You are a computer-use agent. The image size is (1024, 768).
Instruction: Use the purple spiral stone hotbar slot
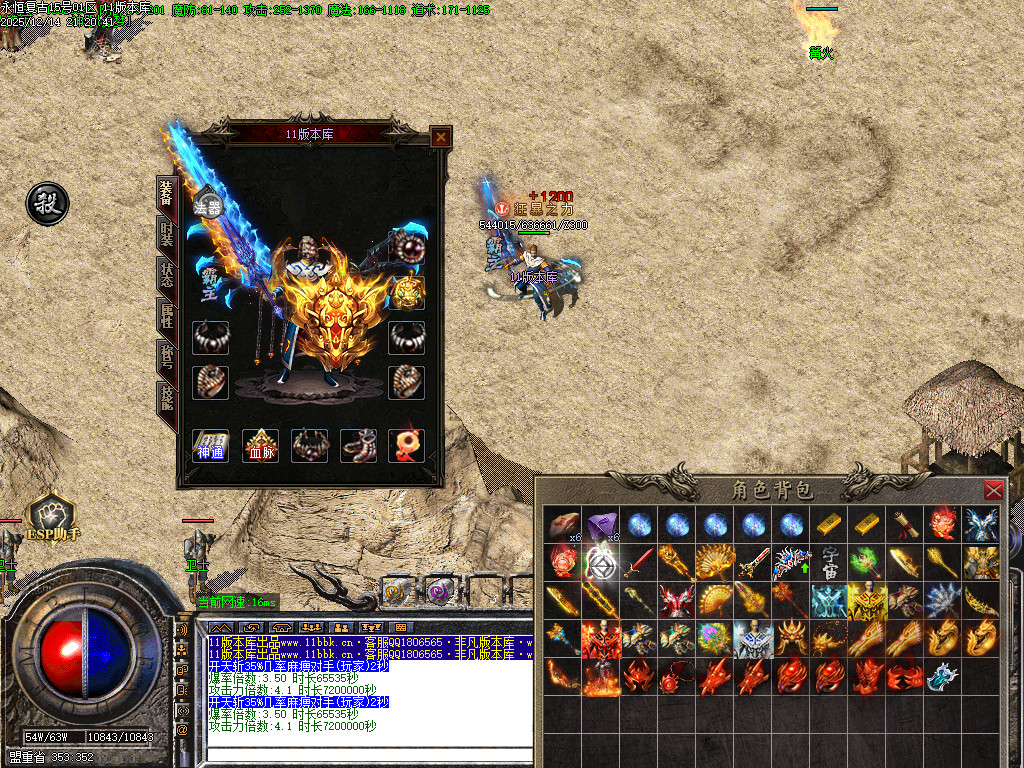pyautogui.click(x=439, y=590)
